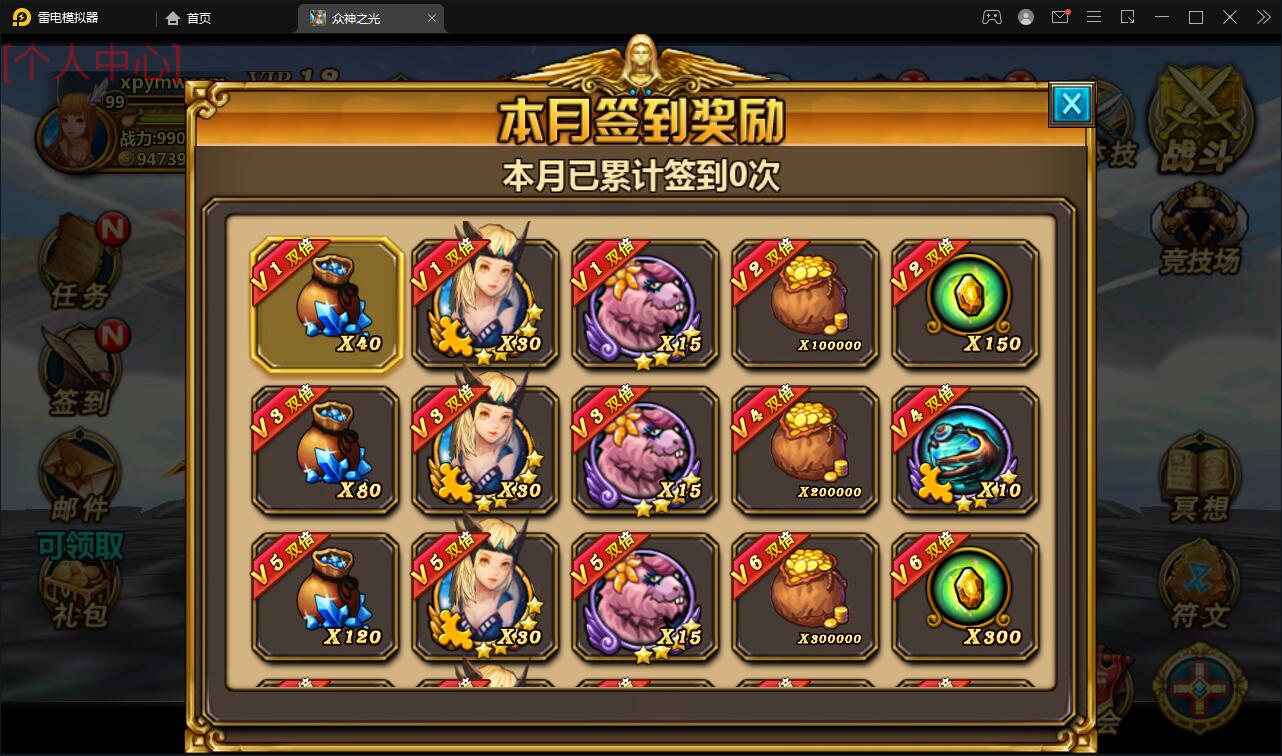
Task: Click the gamepad game-center icon in titlebar
Action: pyautogui.click(x=991, y=17)
